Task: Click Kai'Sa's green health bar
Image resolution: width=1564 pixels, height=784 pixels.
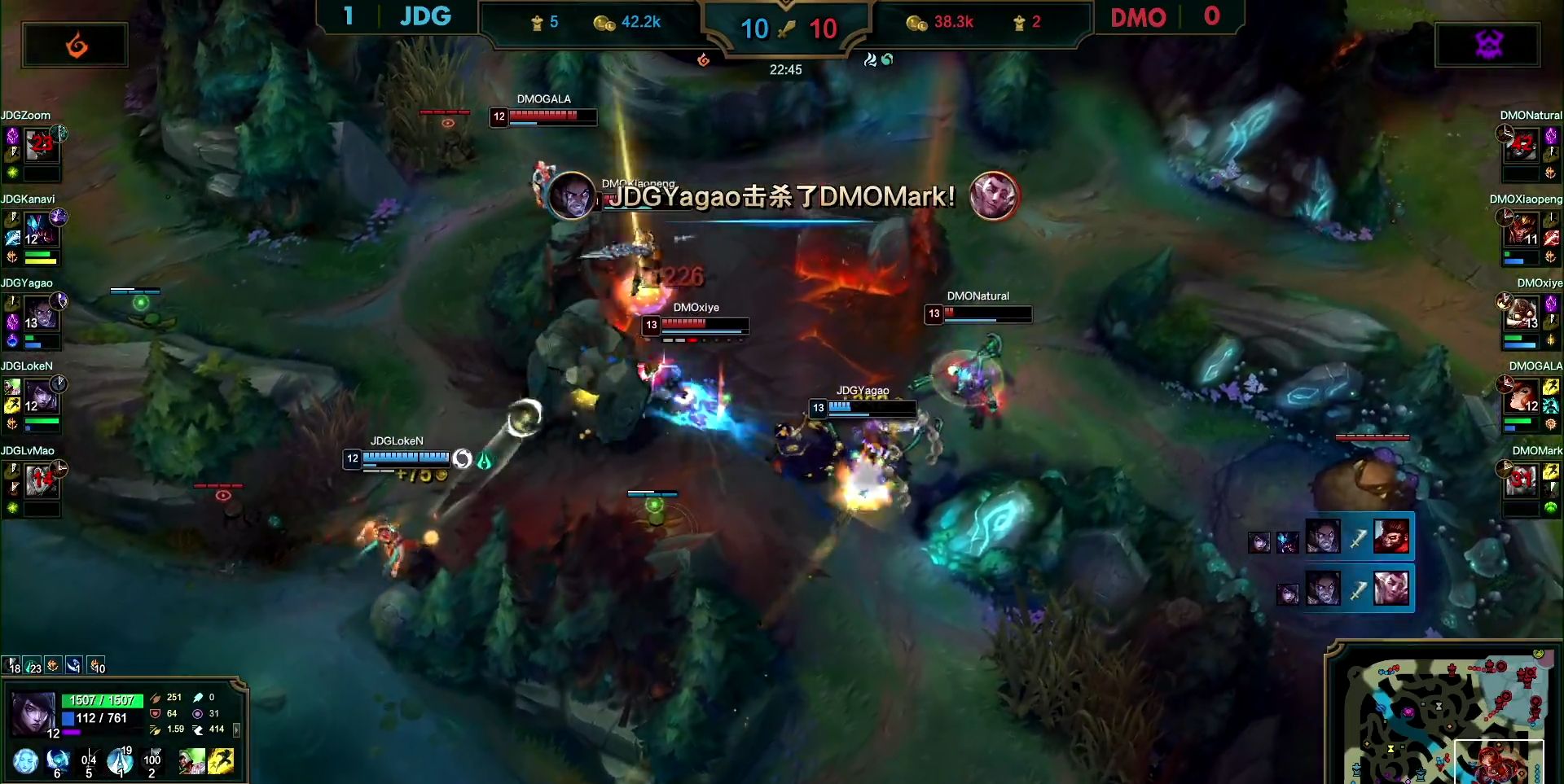Action: (x=102, y=700)
